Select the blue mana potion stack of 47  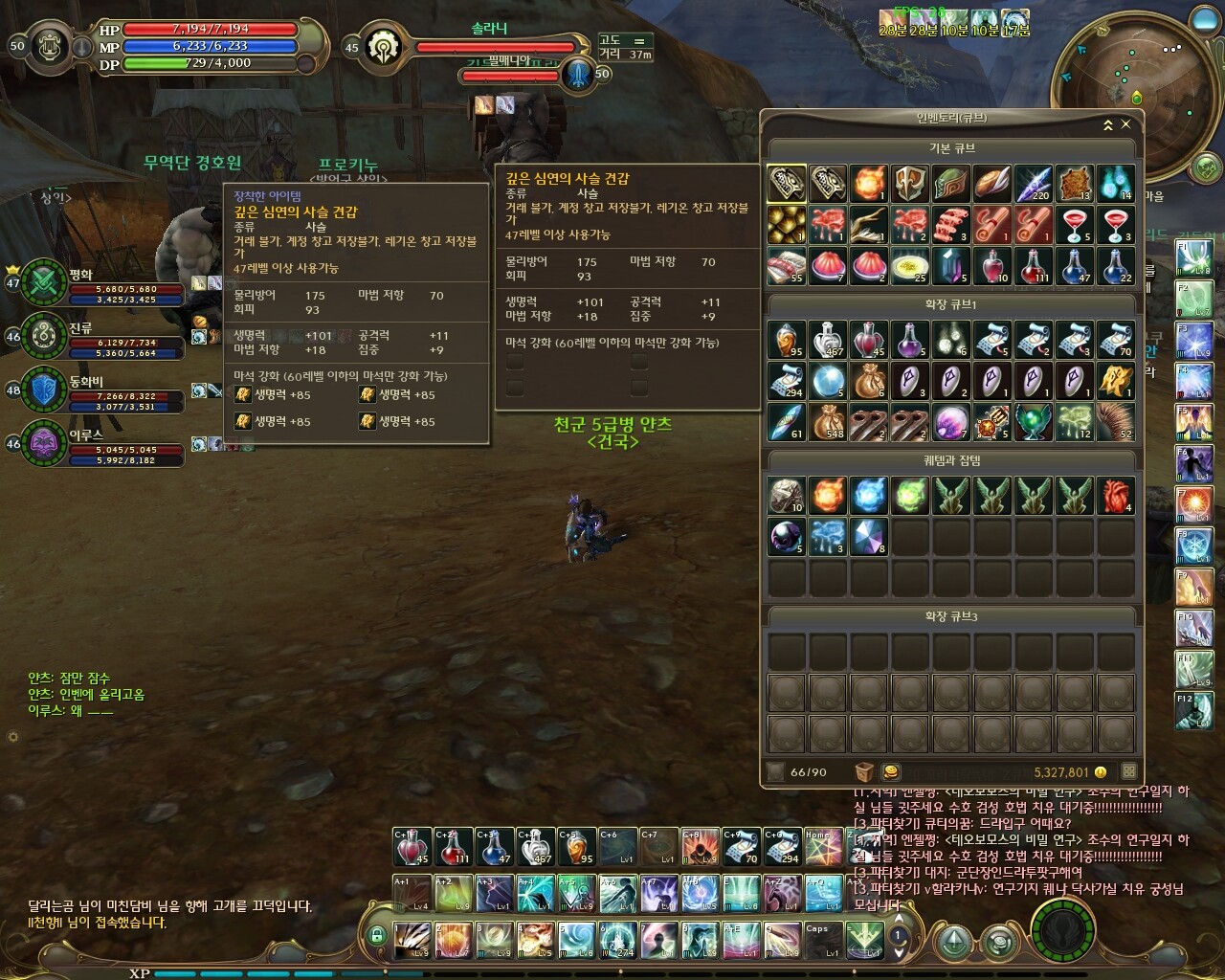tap(1075, 265)
